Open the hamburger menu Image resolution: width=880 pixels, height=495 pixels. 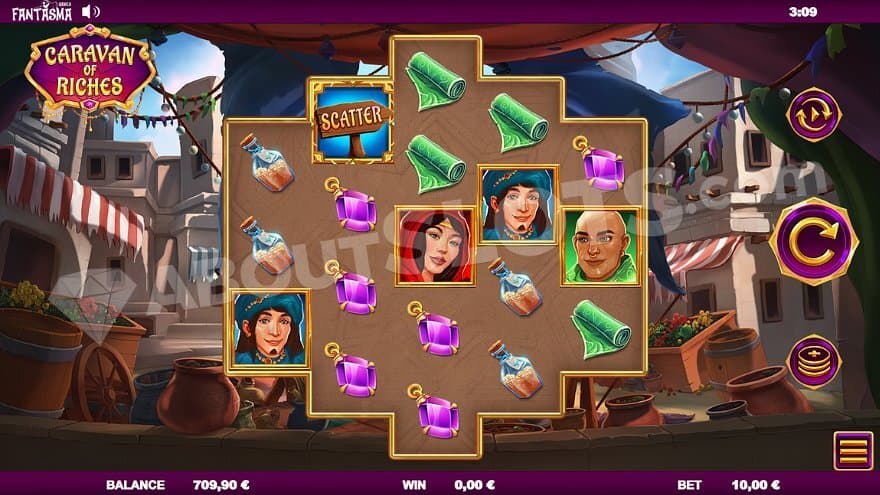[853, 451]
